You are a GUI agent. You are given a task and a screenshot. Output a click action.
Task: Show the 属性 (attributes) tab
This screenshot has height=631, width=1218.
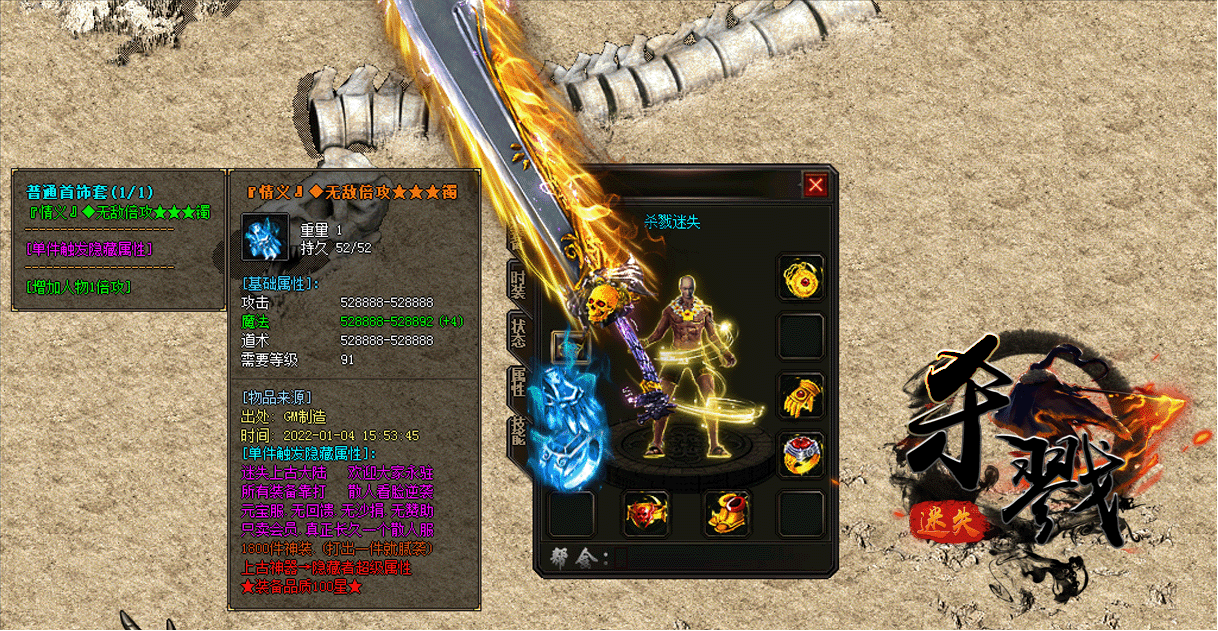pyautogui.click(x=518, y=383)
